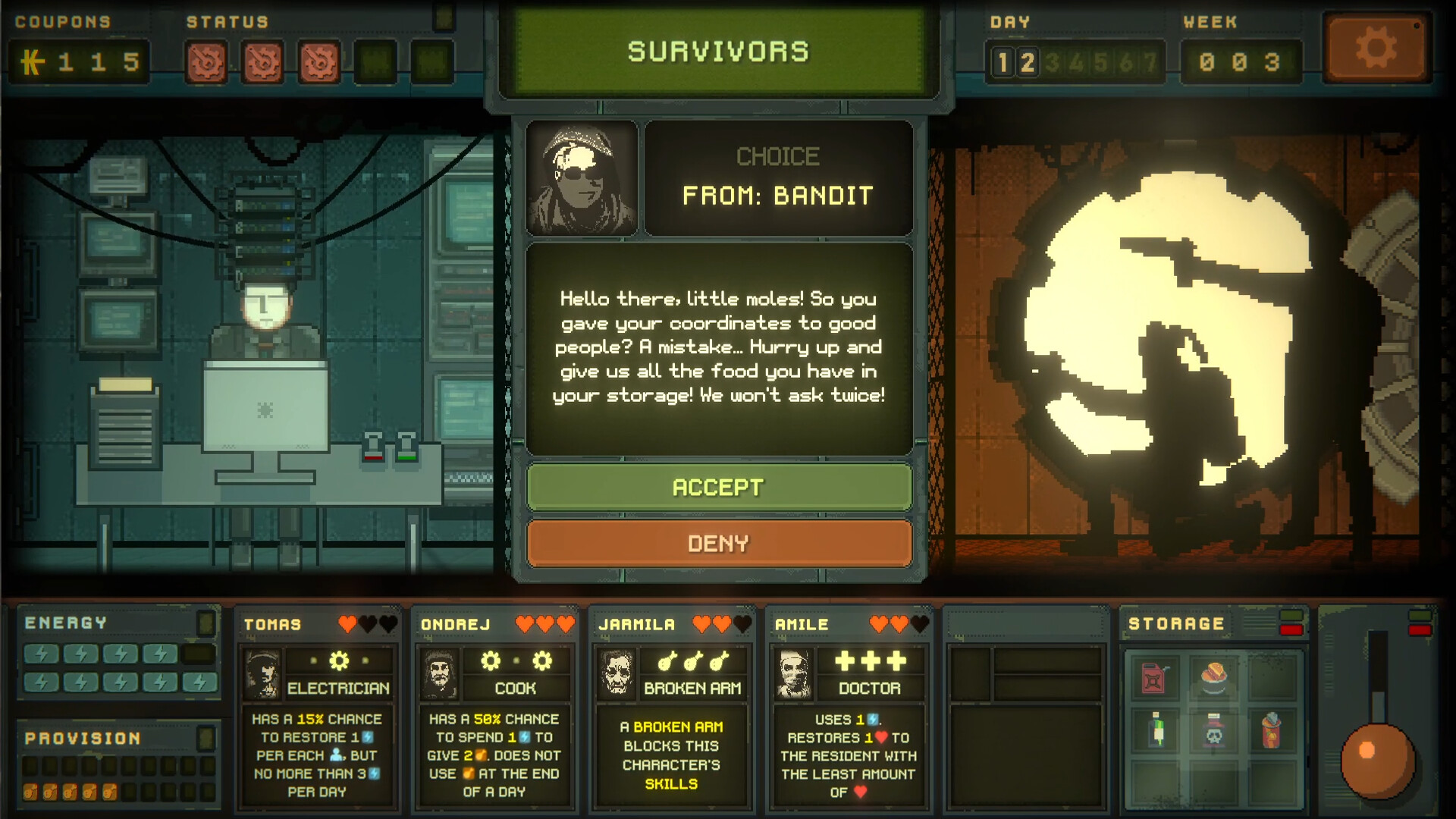Accept the bandit's demand
1456x819 pixels.
(x=719, y=487)
